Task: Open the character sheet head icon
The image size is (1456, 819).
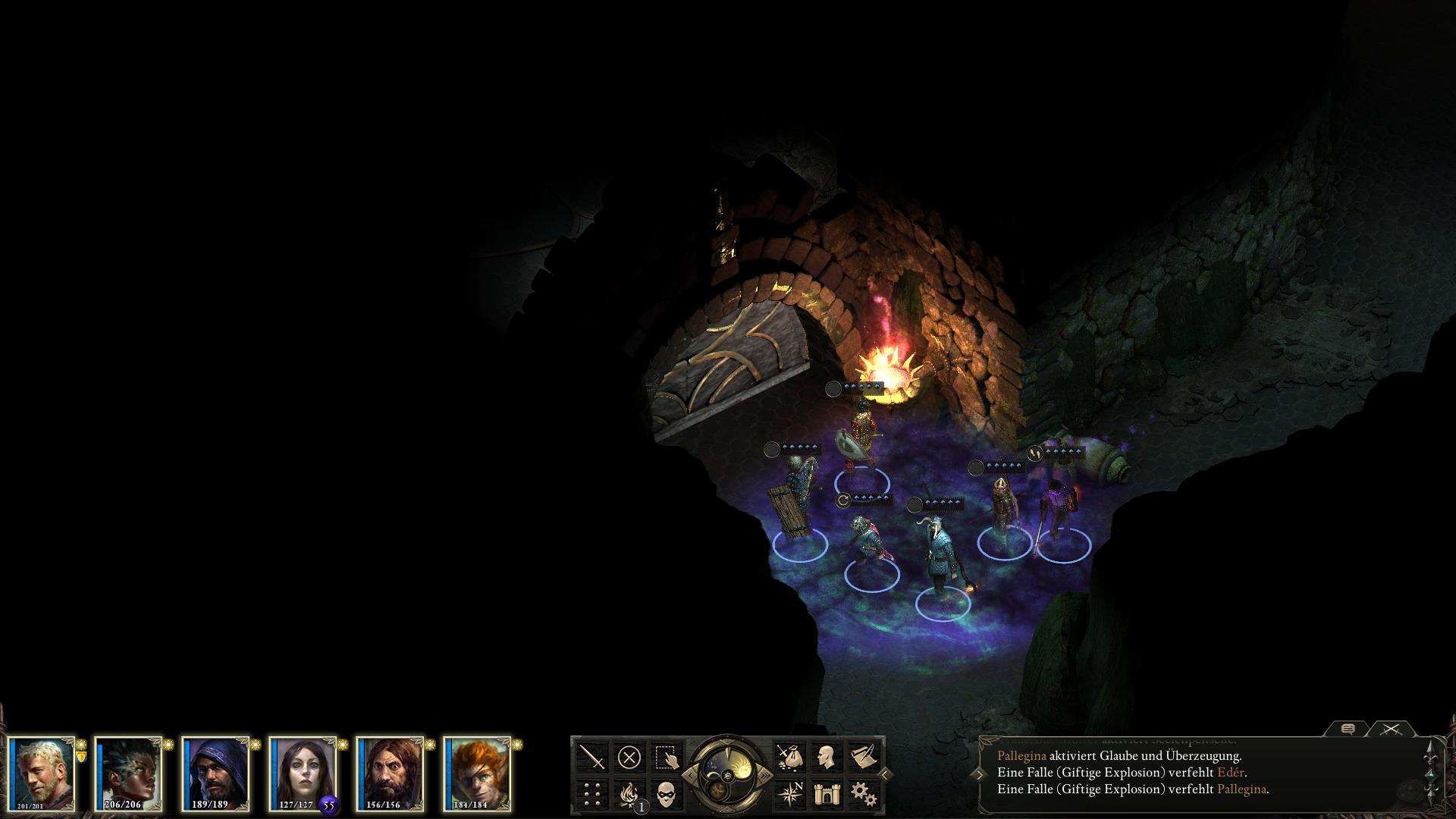Action: click(x=825, y=757)
